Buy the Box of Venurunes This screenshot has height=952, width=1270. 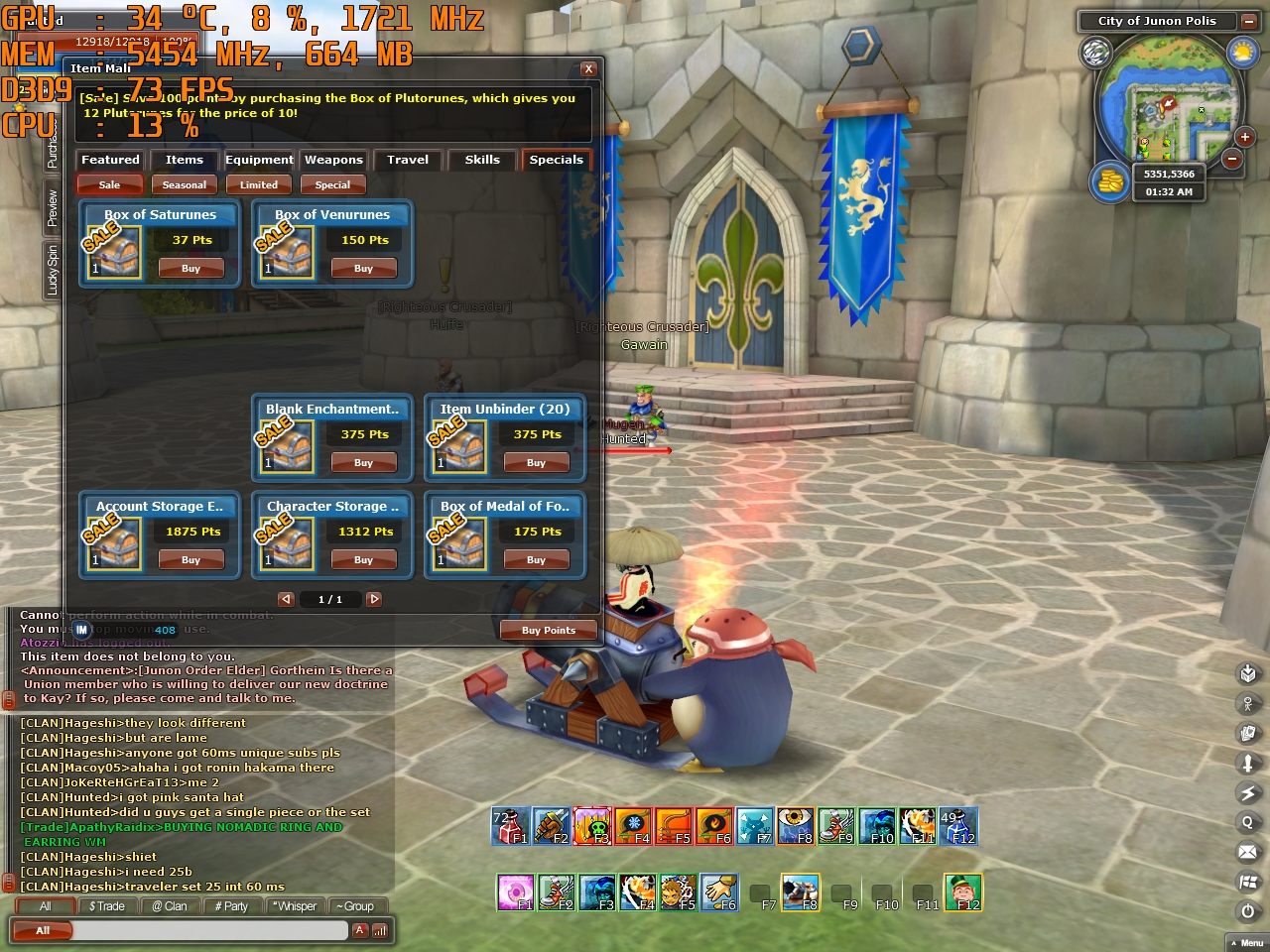click(x=364, y=269)
